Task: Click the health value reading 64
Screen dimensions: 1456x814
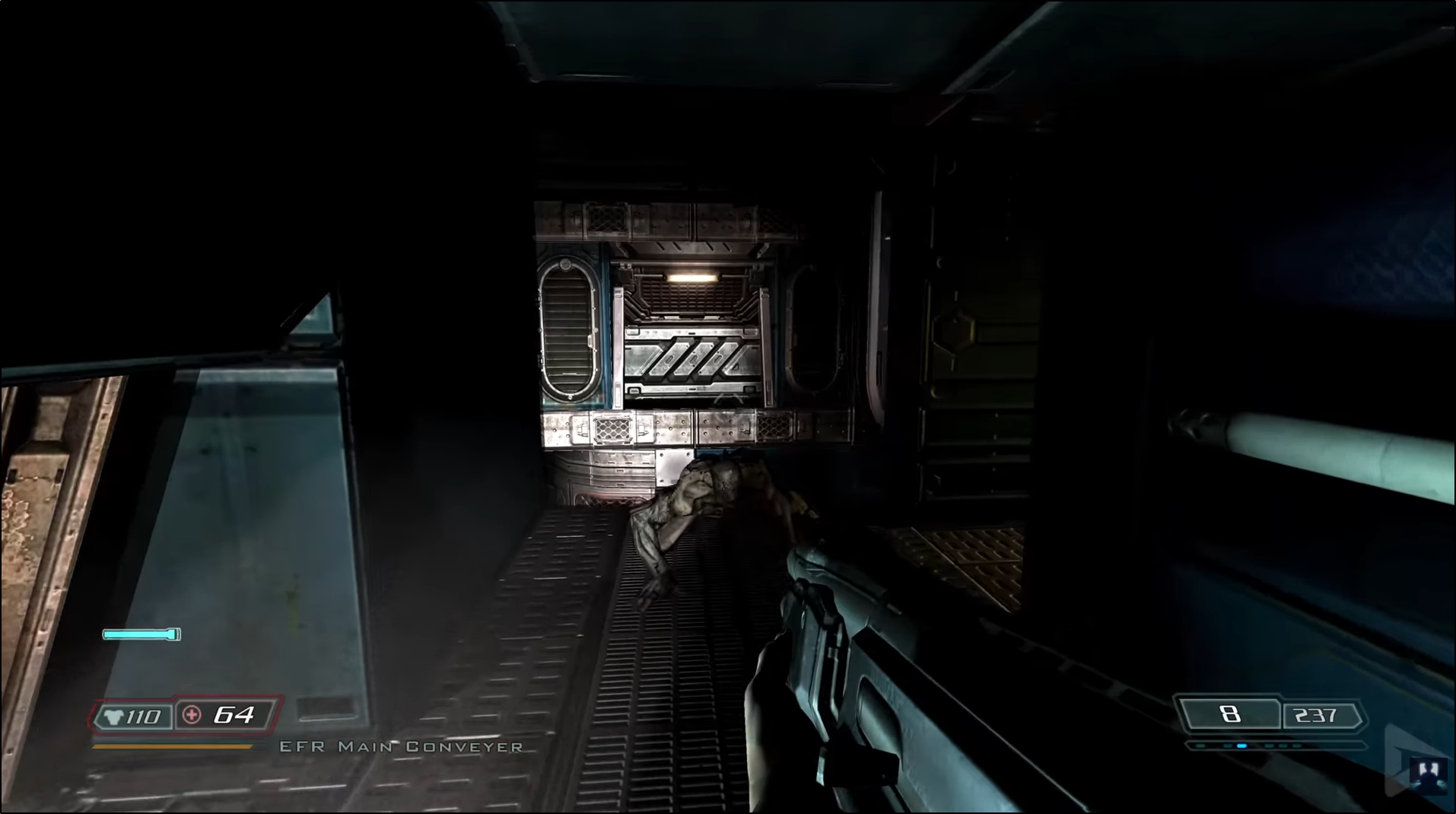Action: click(x=236, y=716)
